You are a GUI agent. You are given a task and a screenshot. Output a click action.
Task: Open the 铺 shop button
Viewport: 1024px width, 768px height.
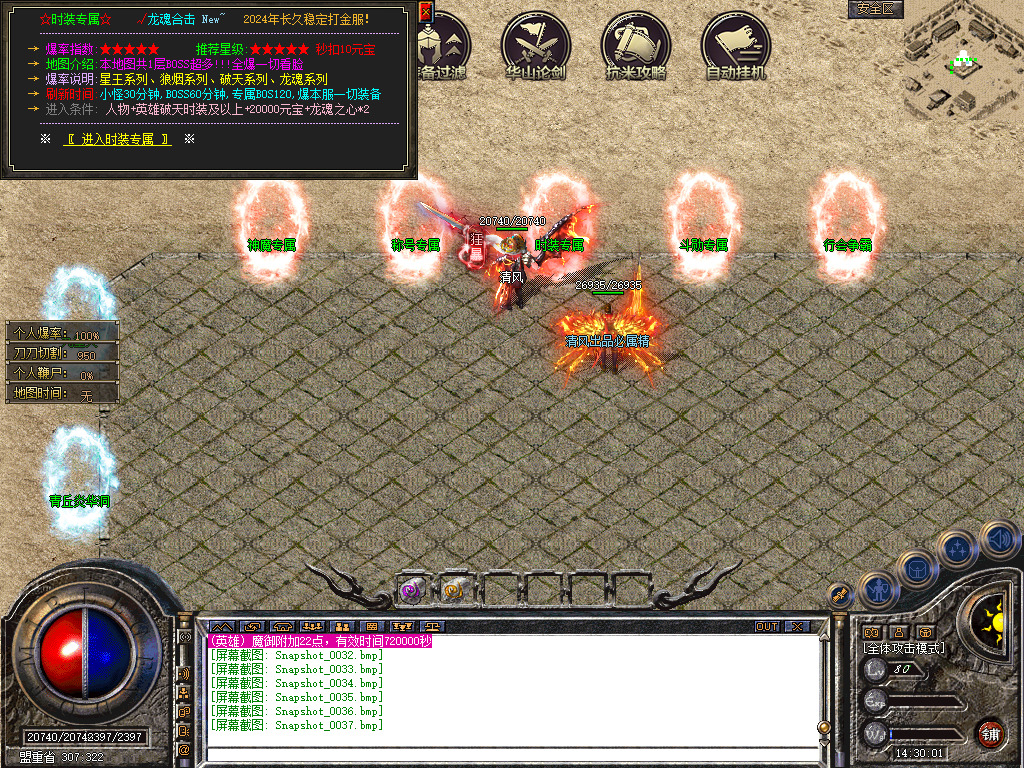tap(990, 733)
